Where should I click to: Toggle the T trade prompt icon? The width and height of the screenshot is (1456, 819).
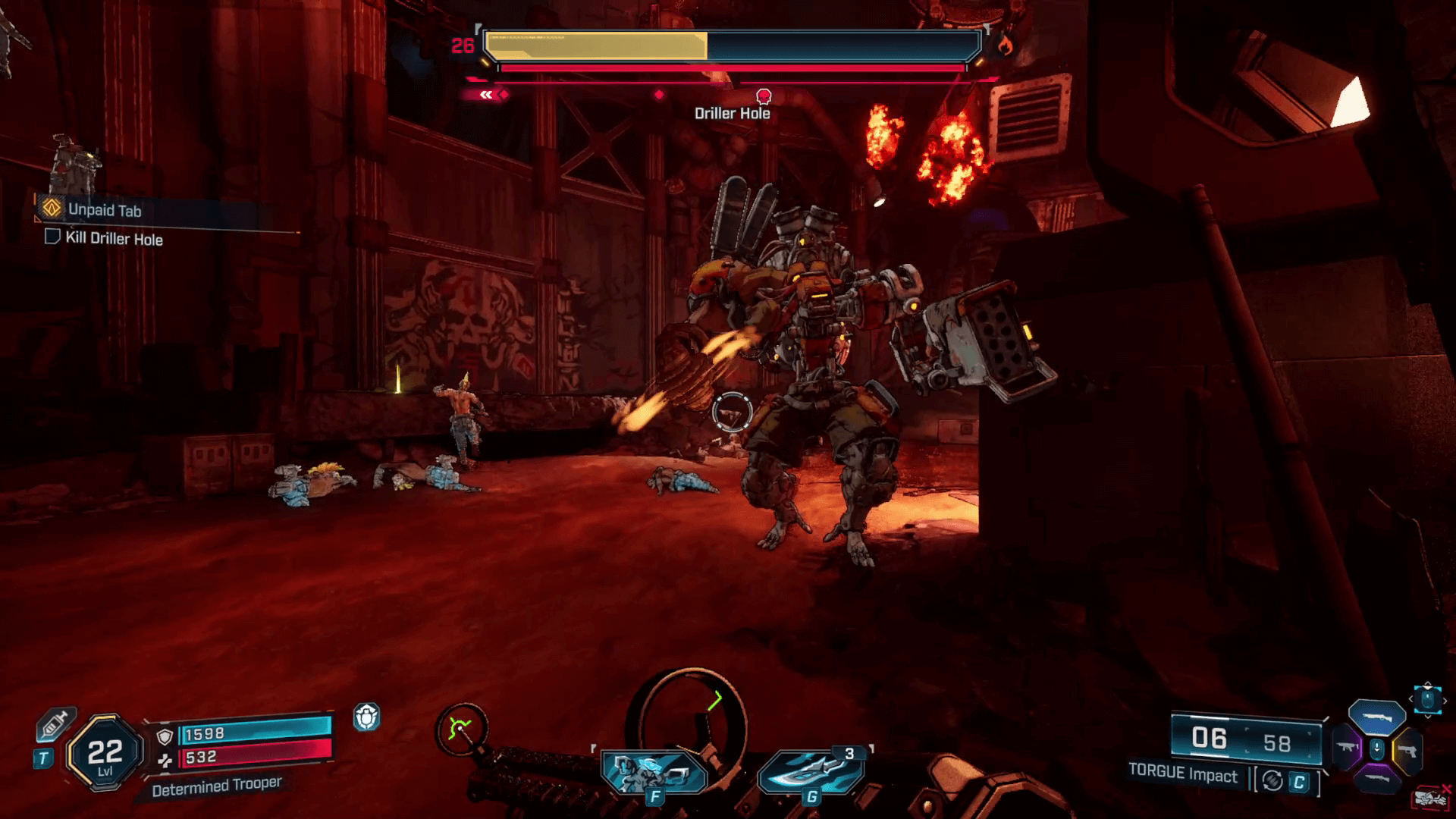click(x=42, y=757)
